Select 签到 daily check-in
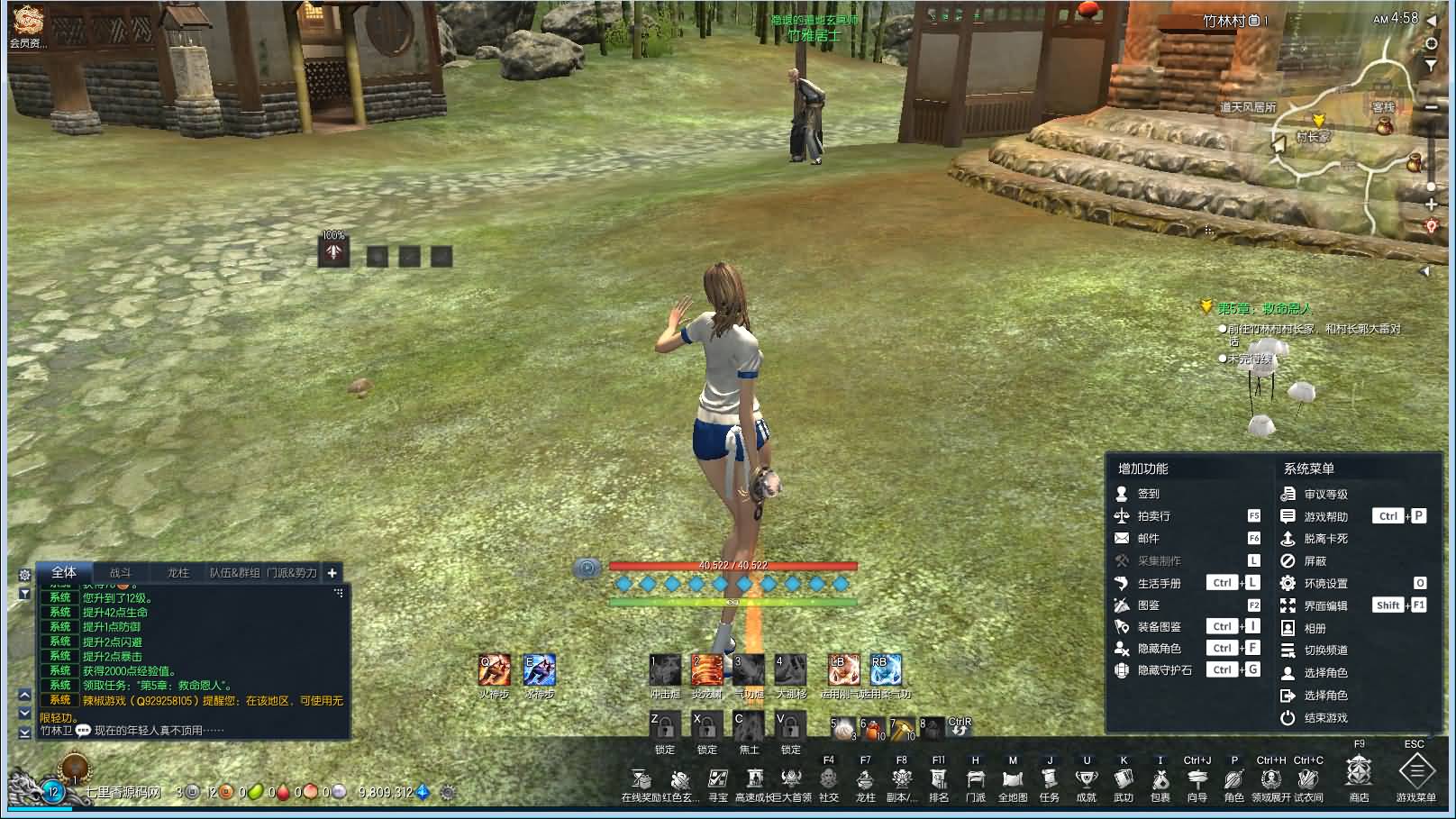 pos(1148,494)
